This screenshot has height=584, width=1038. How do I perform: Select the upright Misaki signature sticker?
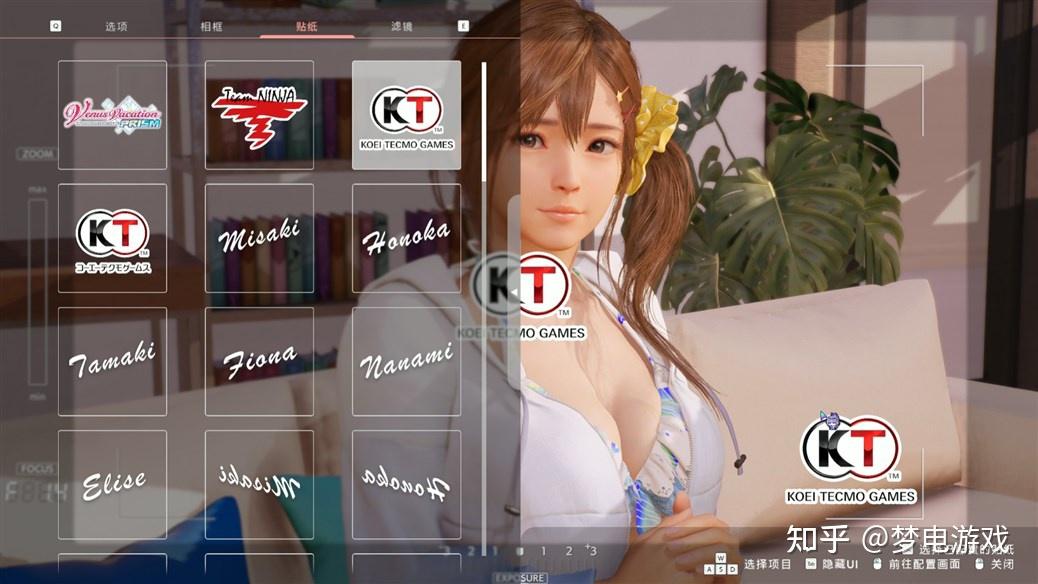click(259, 238)
